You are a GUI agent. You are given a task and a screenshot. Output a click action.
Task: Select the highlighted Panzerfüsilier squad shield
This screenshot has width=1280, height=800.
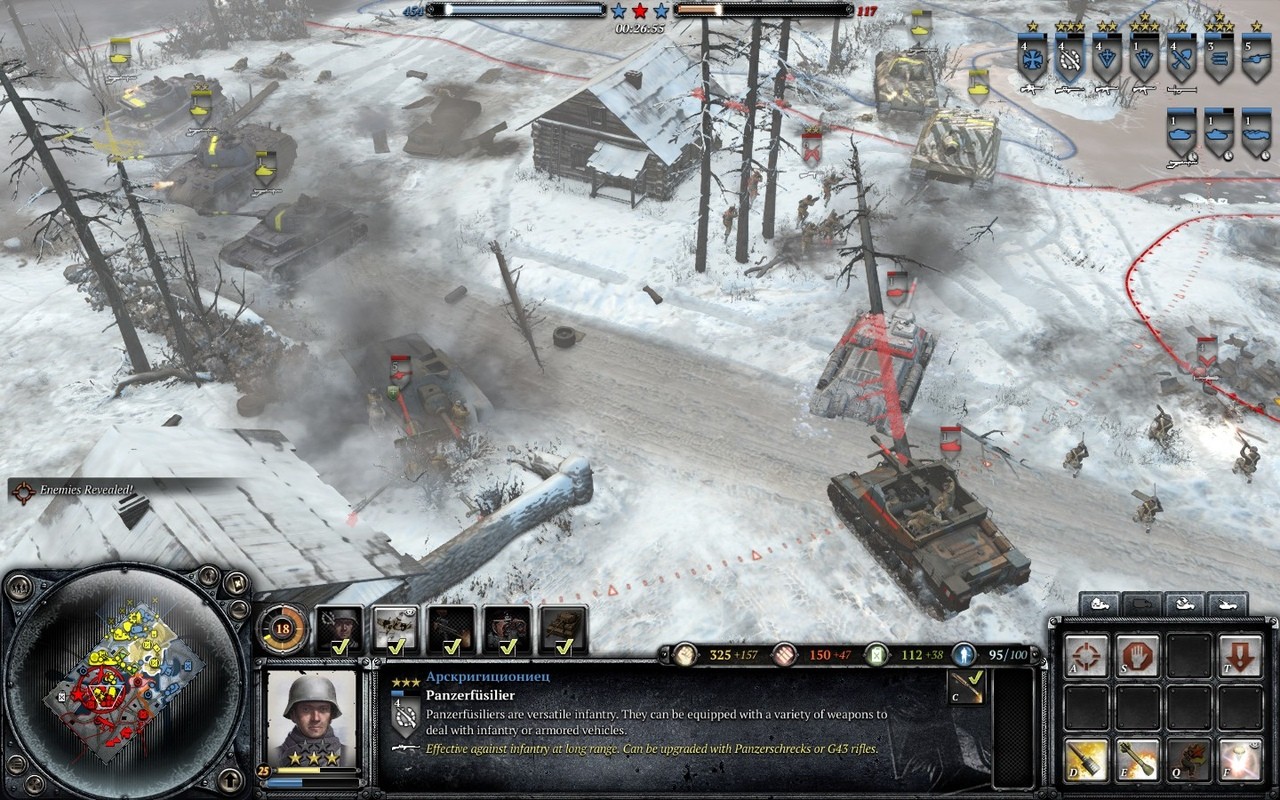point(1070,60)
